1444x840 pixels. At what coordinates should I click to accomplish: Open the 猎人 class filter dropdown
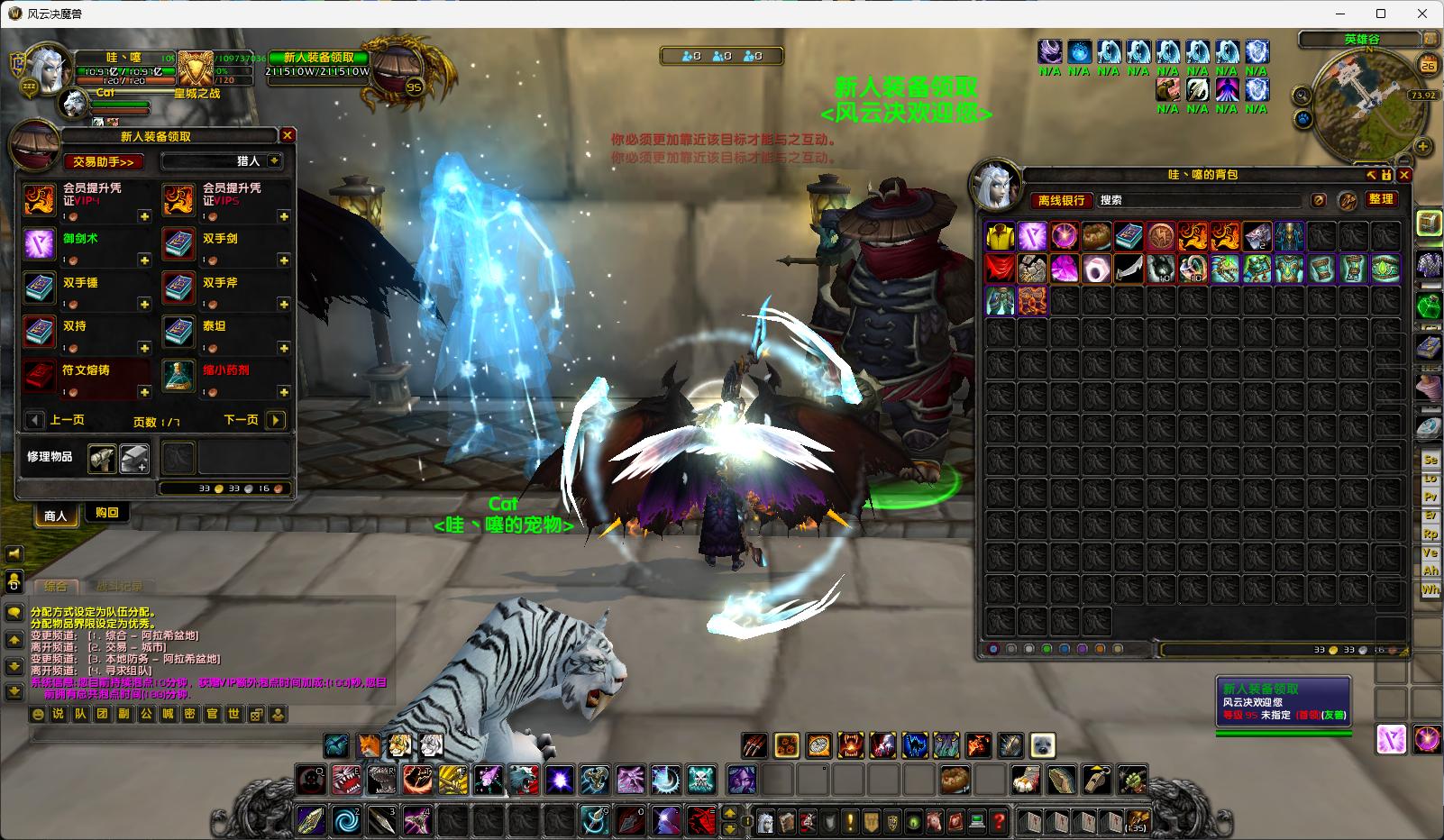274,160
